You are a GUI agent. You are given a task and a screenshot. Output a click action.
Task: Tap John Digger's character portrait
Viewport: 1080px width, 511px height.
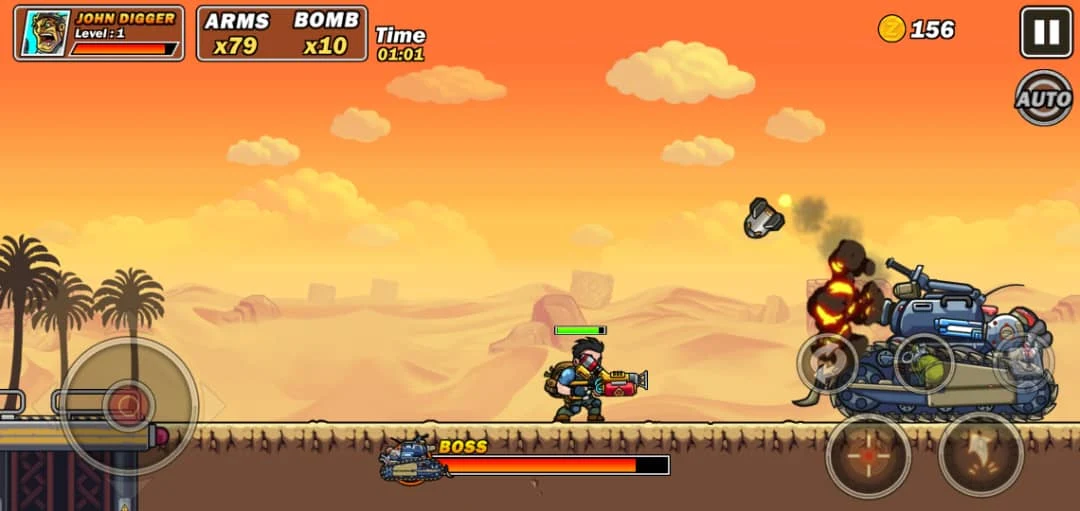(x=45, y=34)
